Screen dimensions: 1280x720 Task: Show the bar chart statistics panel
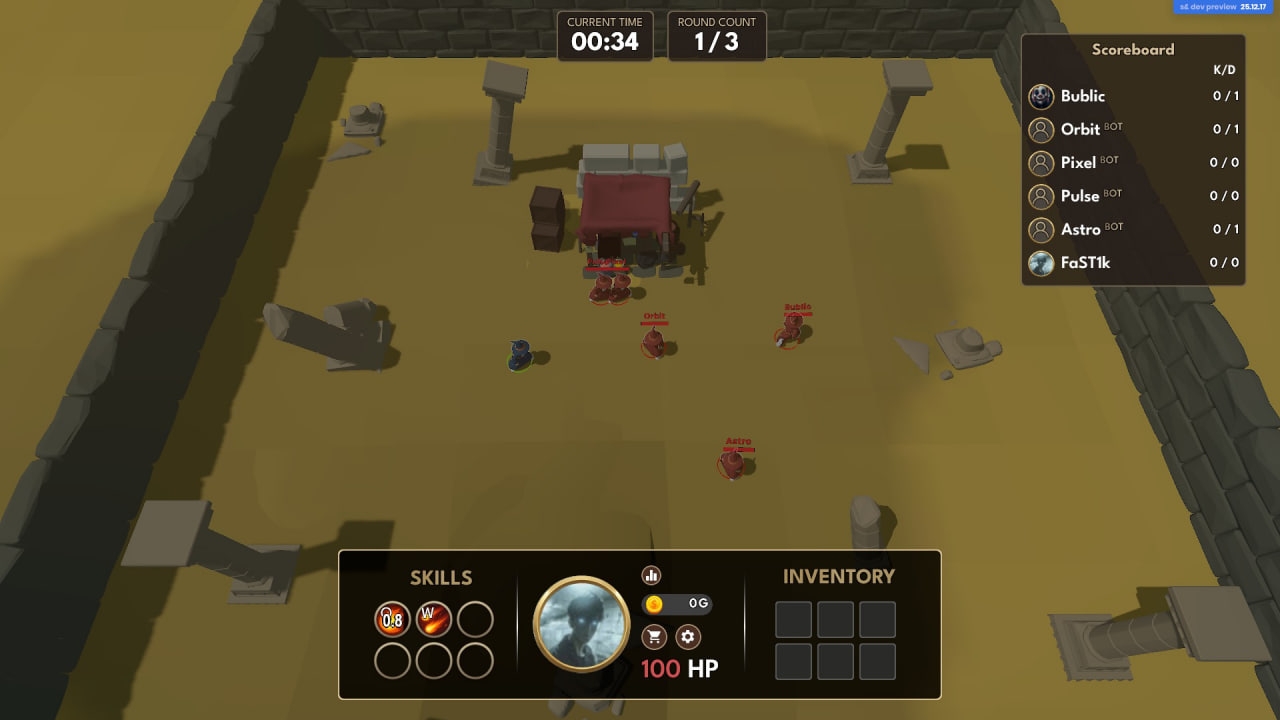[652, 575]
